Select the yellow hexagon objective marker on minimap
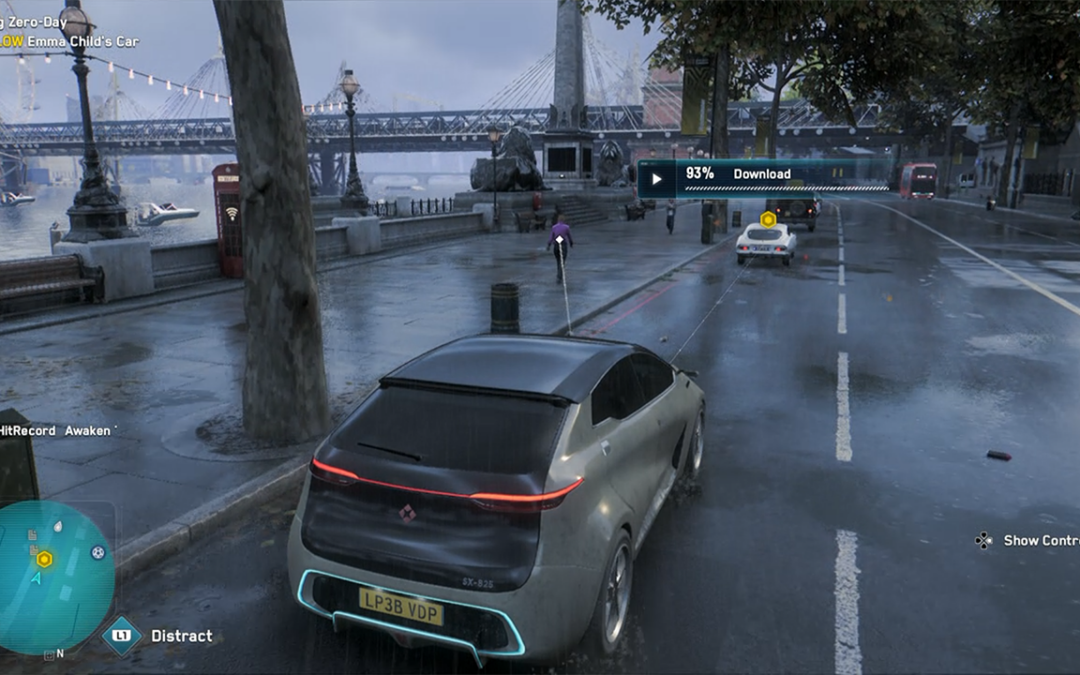1080x675 pixels. [44, 559]
